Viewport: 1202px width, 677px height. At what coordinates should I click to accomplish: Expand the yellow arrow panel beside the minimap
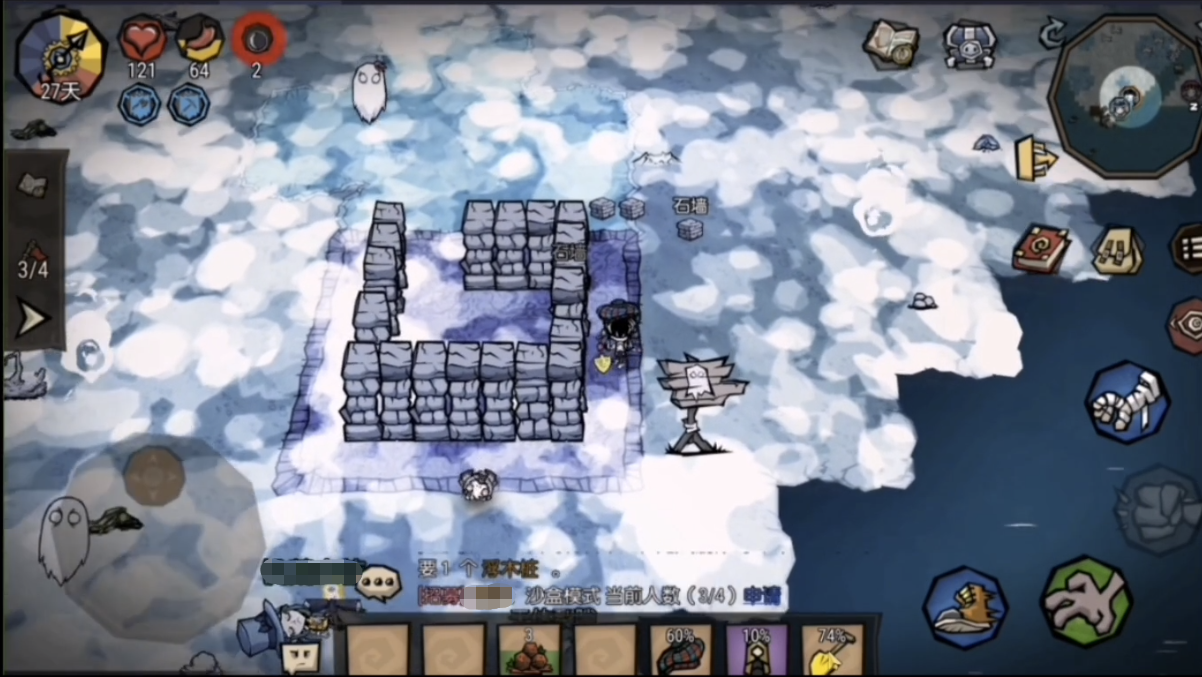coord(1035,158)
